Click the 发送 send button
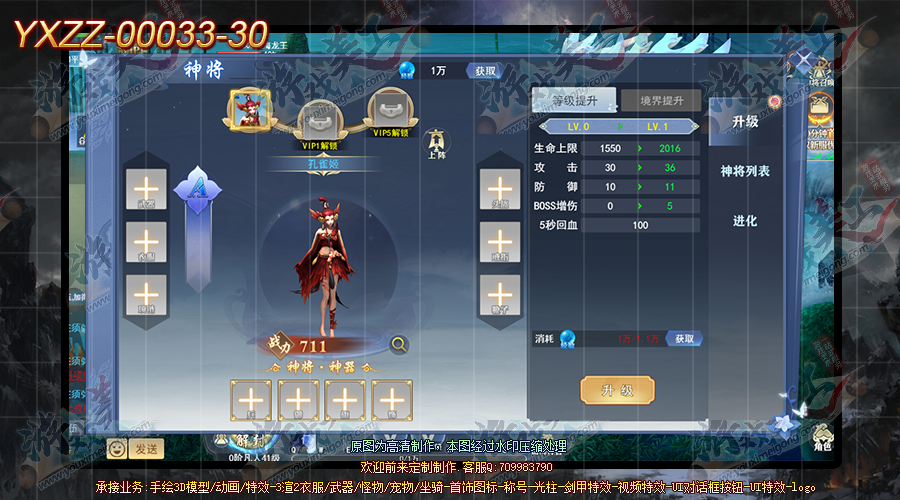 pos(145,448)
